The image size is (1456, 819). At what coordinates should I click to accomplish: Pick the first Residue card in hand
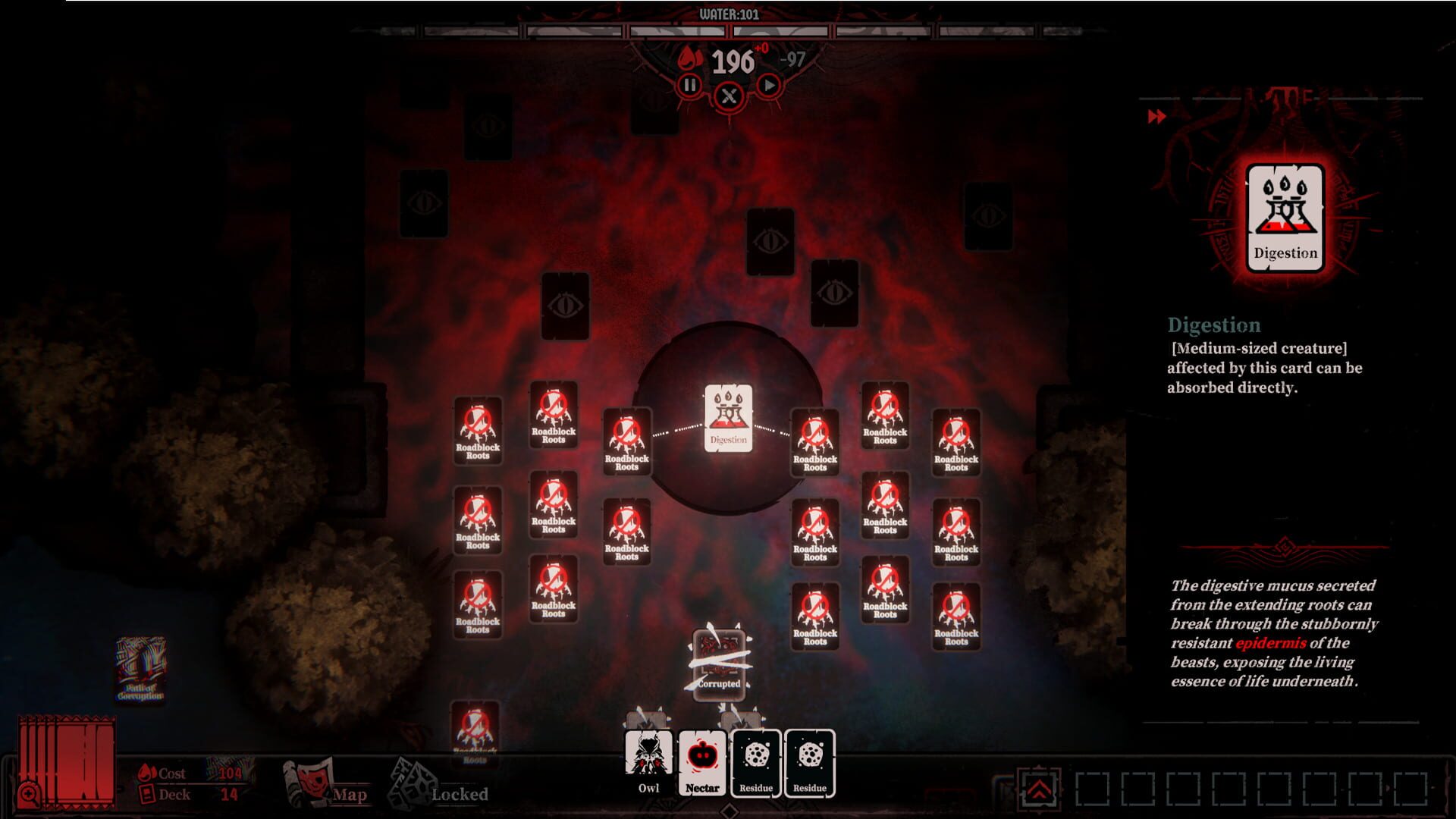click(x=756, y=761)
